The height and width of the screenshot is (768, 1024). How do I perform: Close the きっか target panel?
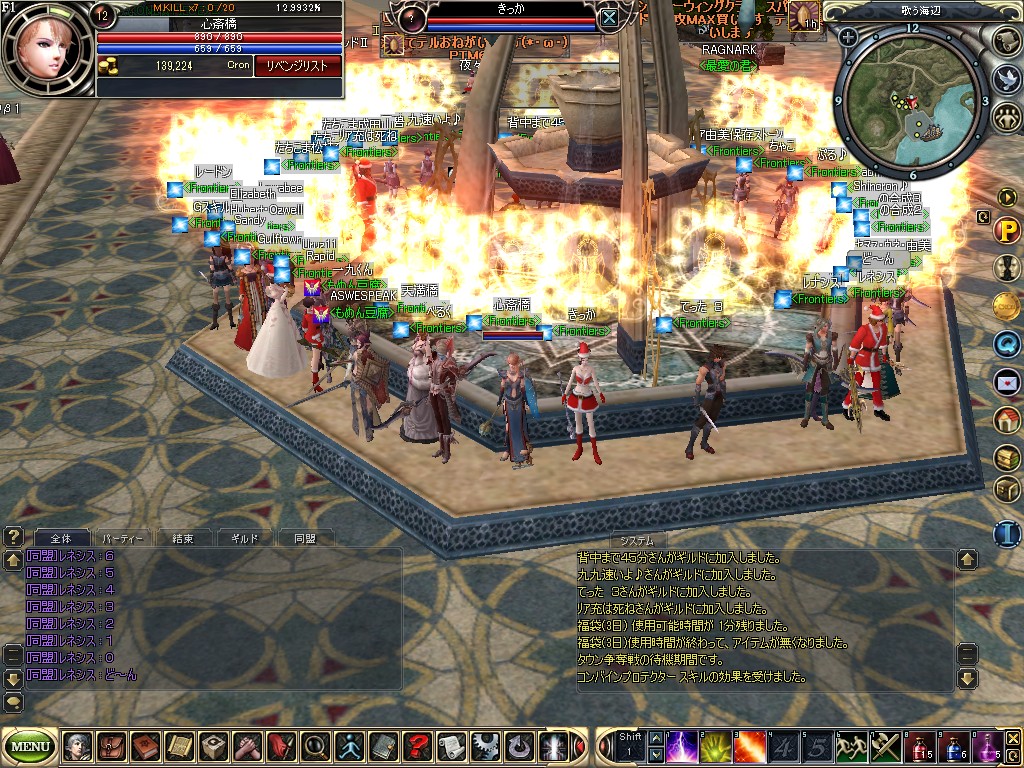coord(609,17)
